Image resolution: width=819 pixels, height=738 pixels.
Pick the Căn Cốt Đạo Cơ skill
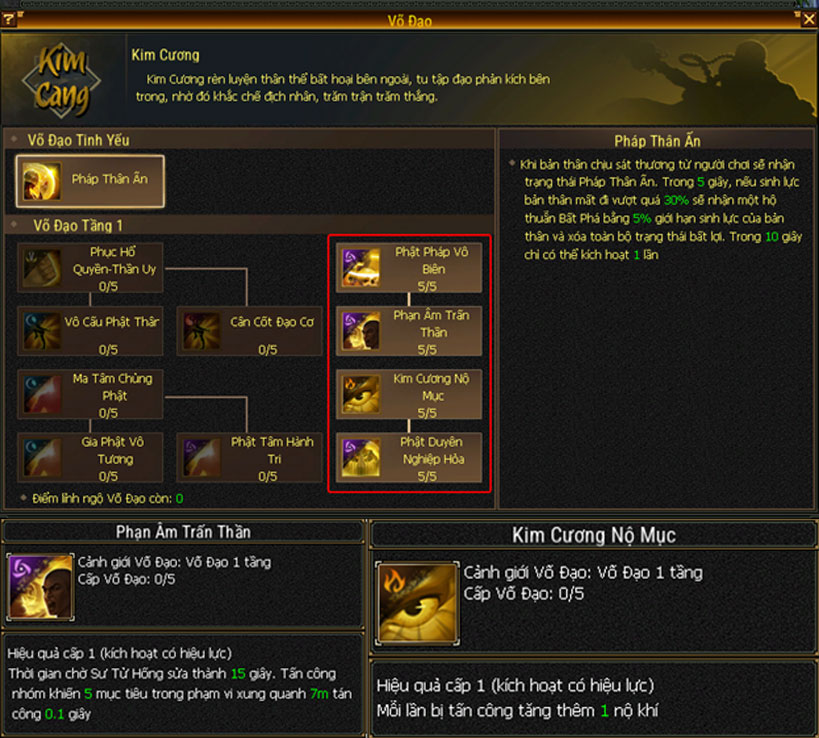pyautogui.click(x=250, y=331)
